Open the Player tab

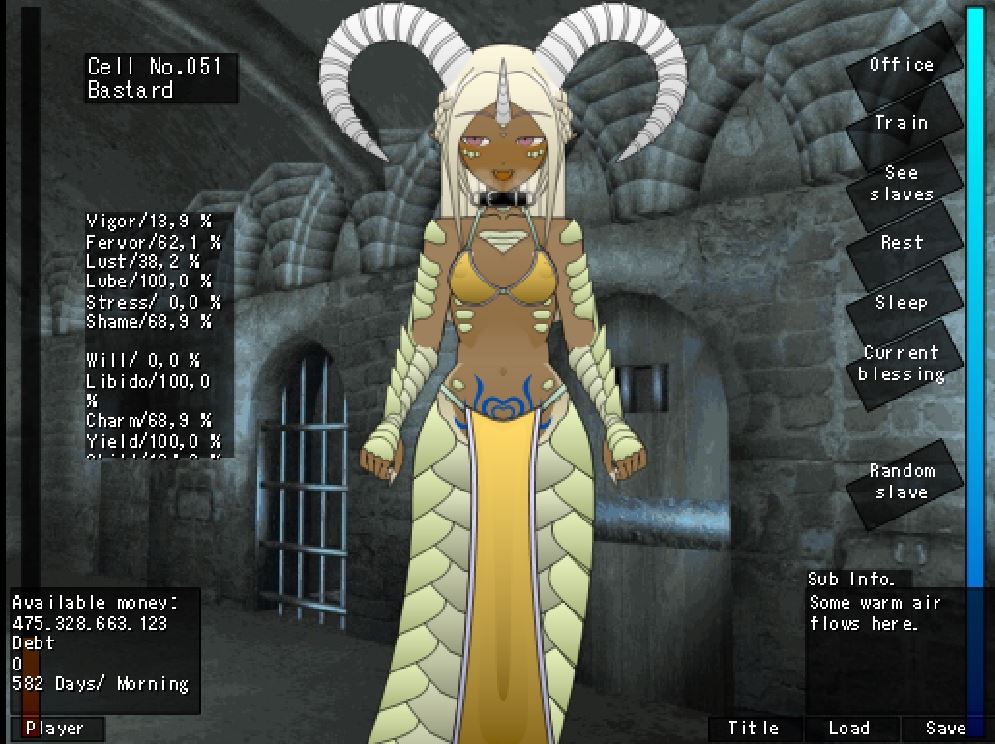pos(56,729)
